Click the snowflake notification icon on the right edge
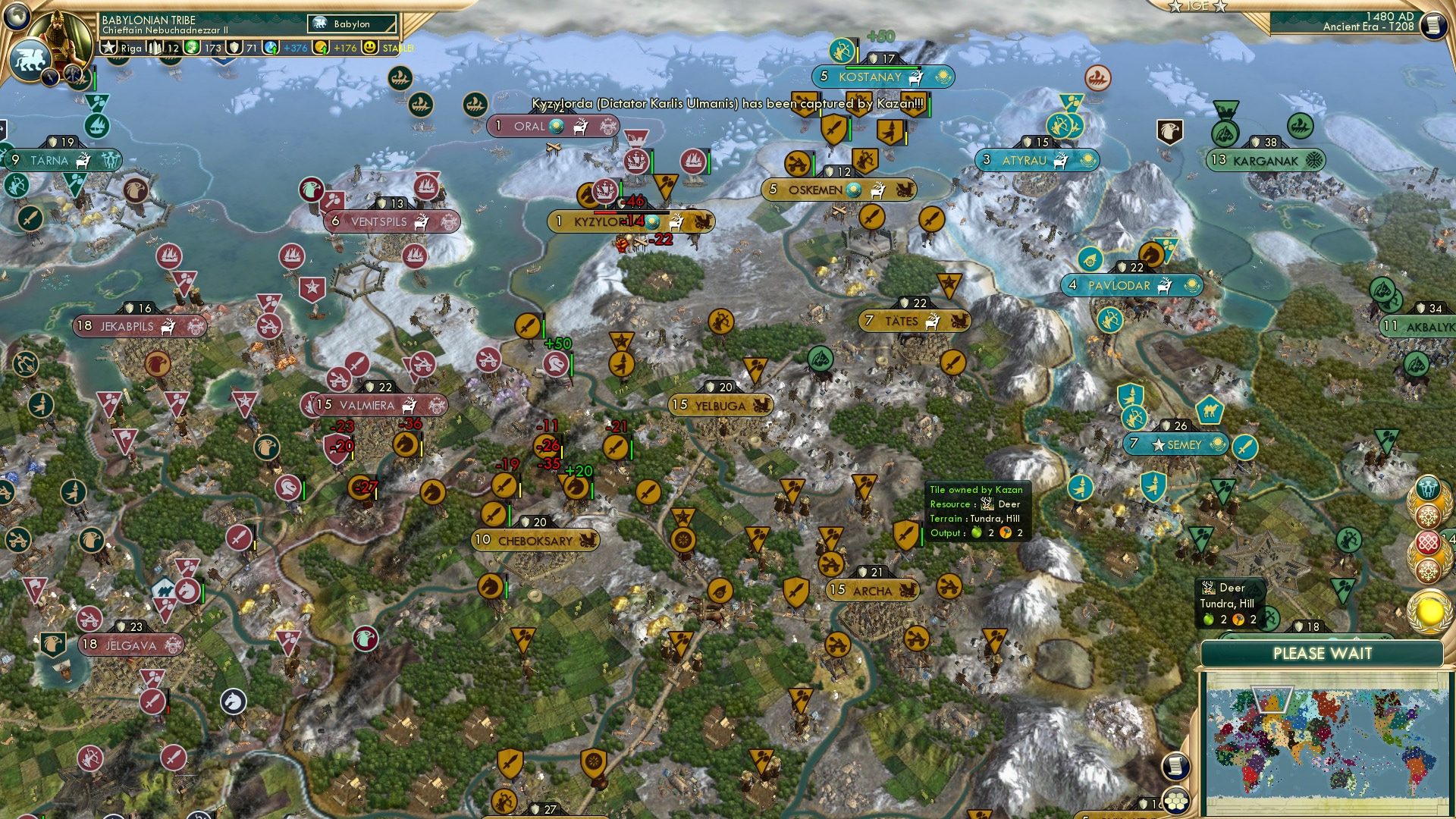1456x819 pixels. [1428, 517]
